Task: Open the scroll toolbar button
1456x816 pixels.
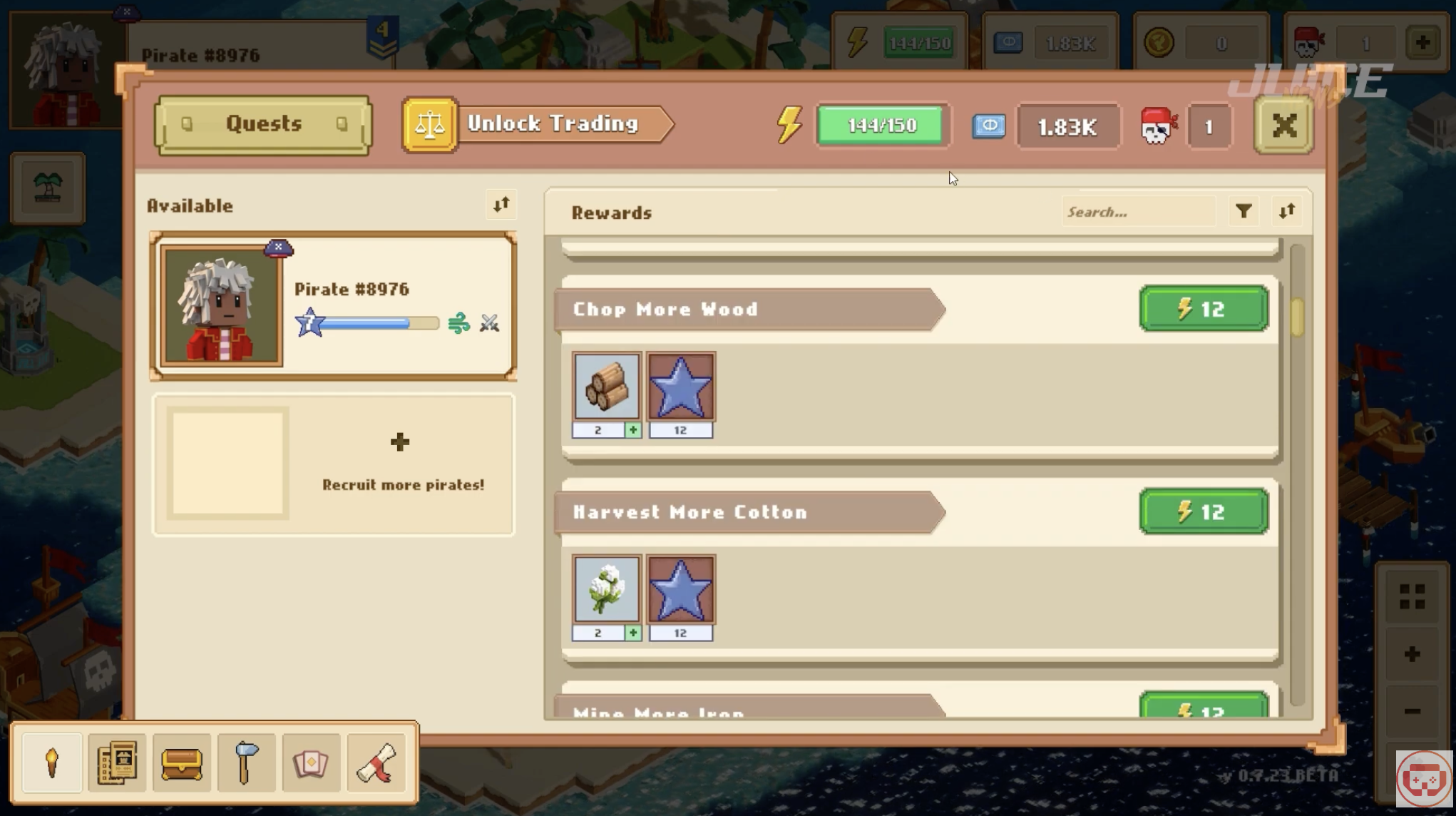Action: 376,763
